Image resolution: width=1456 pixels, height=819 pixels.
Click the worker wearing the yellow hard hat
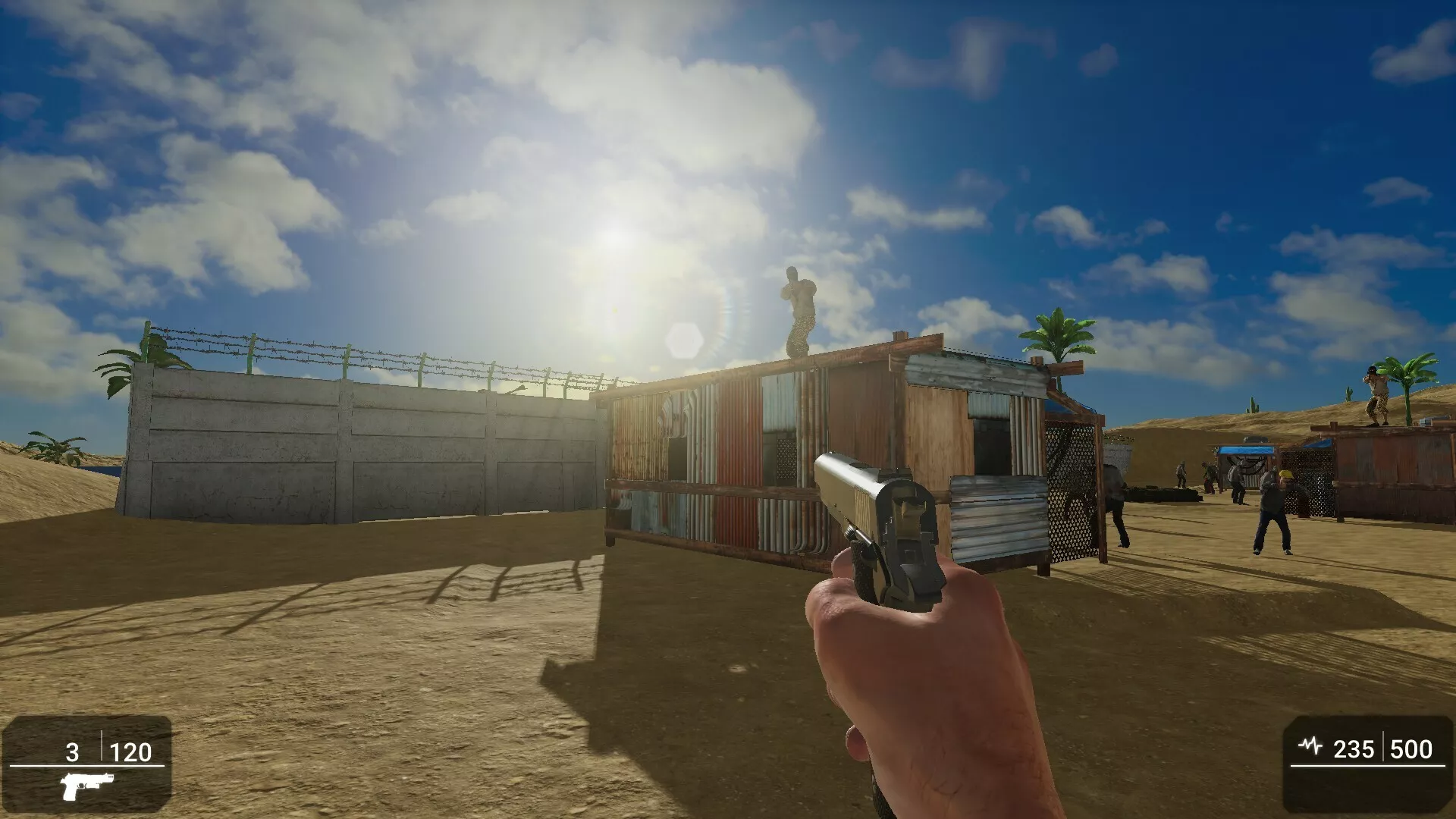[1285, 474]
